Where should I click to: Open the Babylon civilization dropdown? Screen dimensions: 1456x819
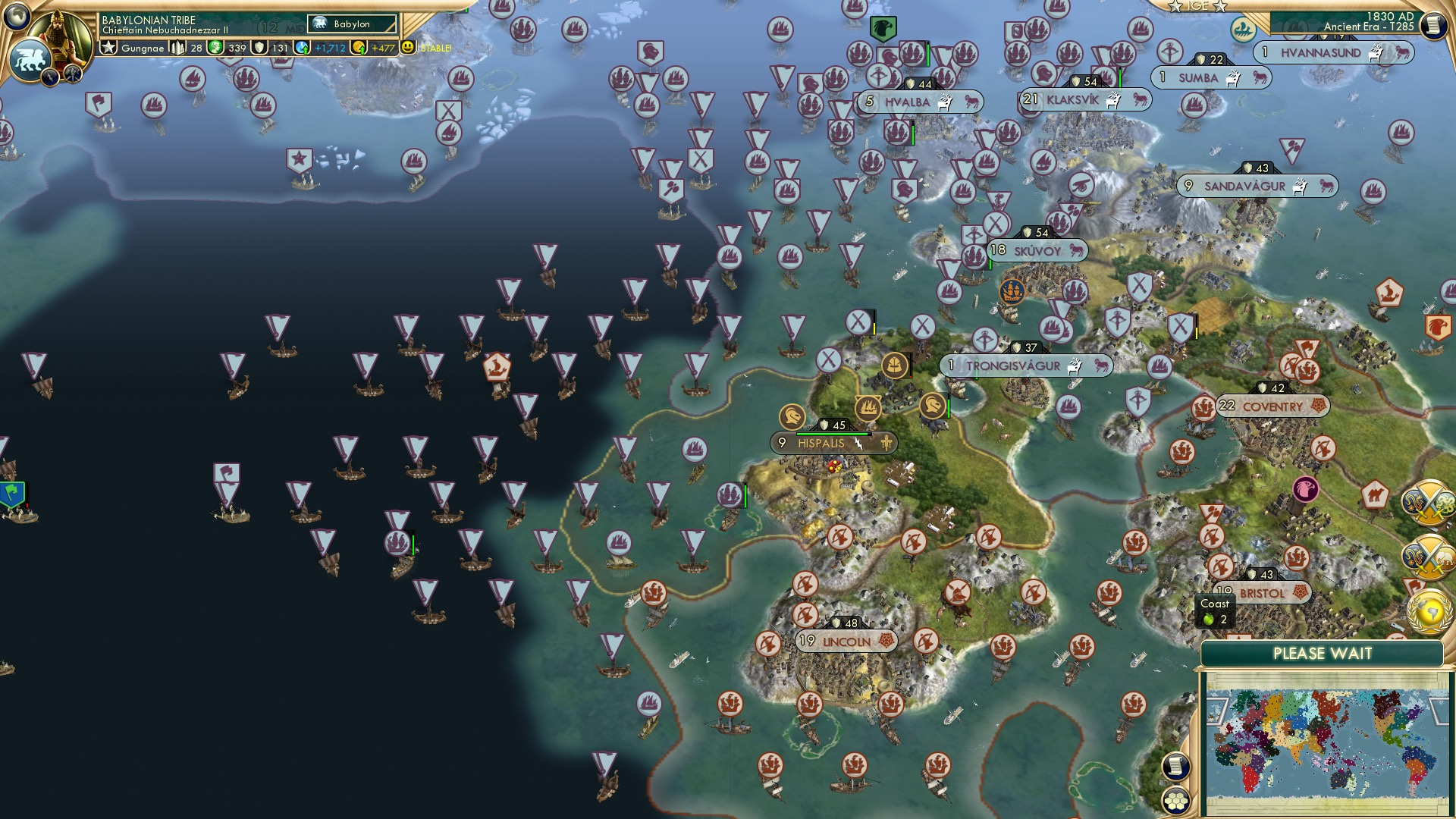(x=352, y=24)
